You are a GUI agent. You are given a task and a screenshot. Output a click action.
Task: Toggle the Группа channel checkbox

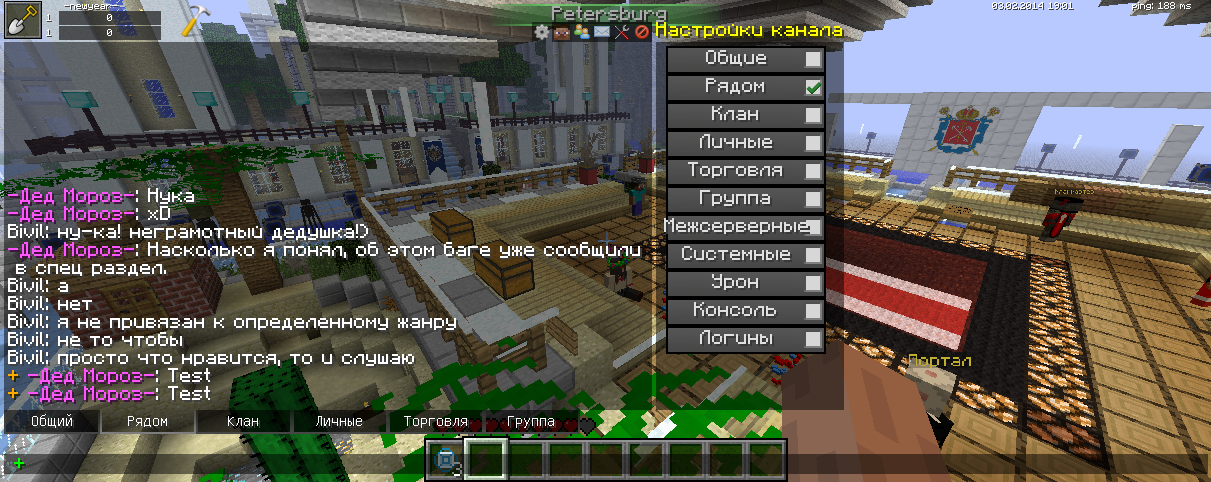813,199
